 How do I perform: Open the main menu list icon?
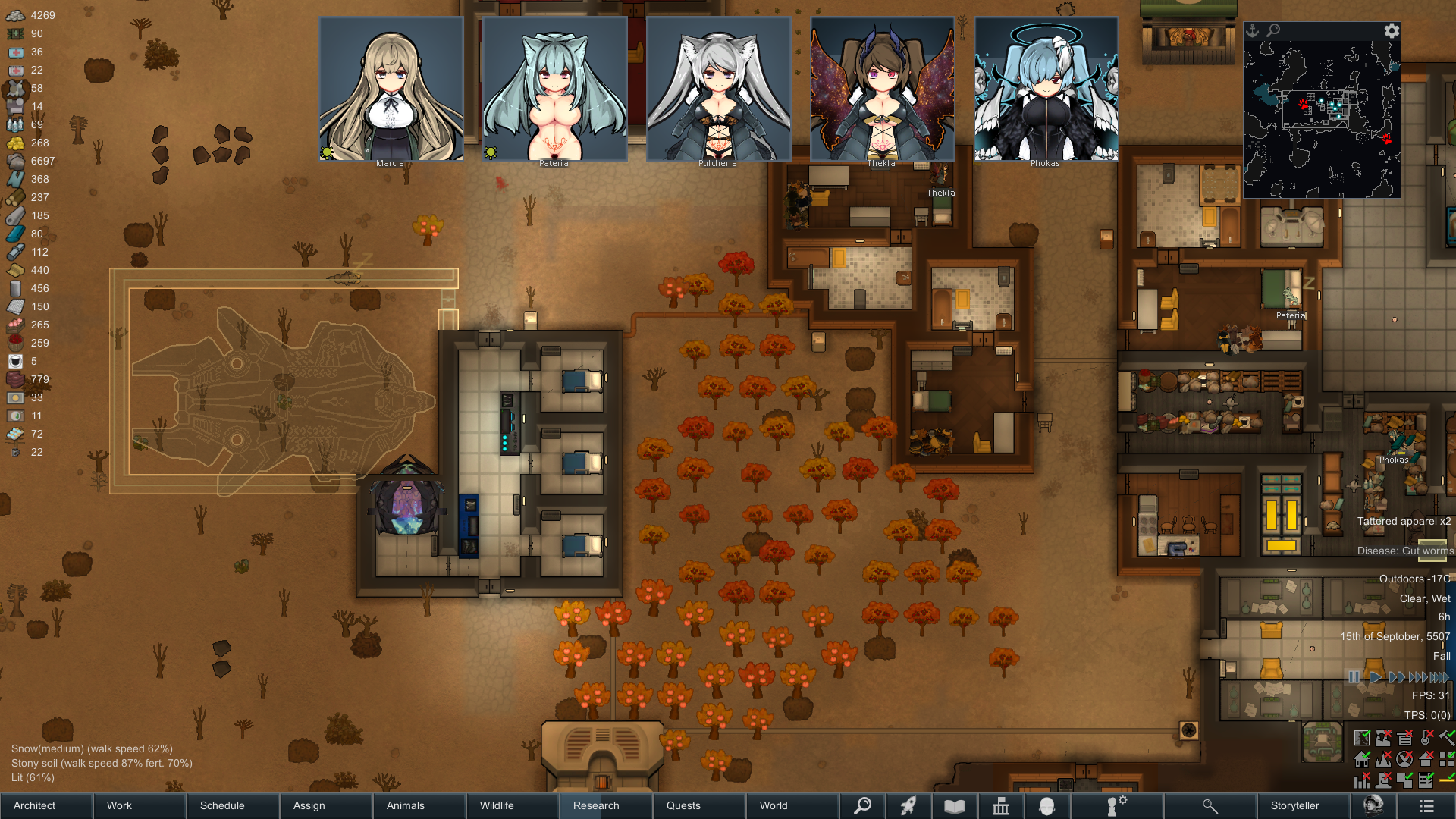[x=1426, y=806]
